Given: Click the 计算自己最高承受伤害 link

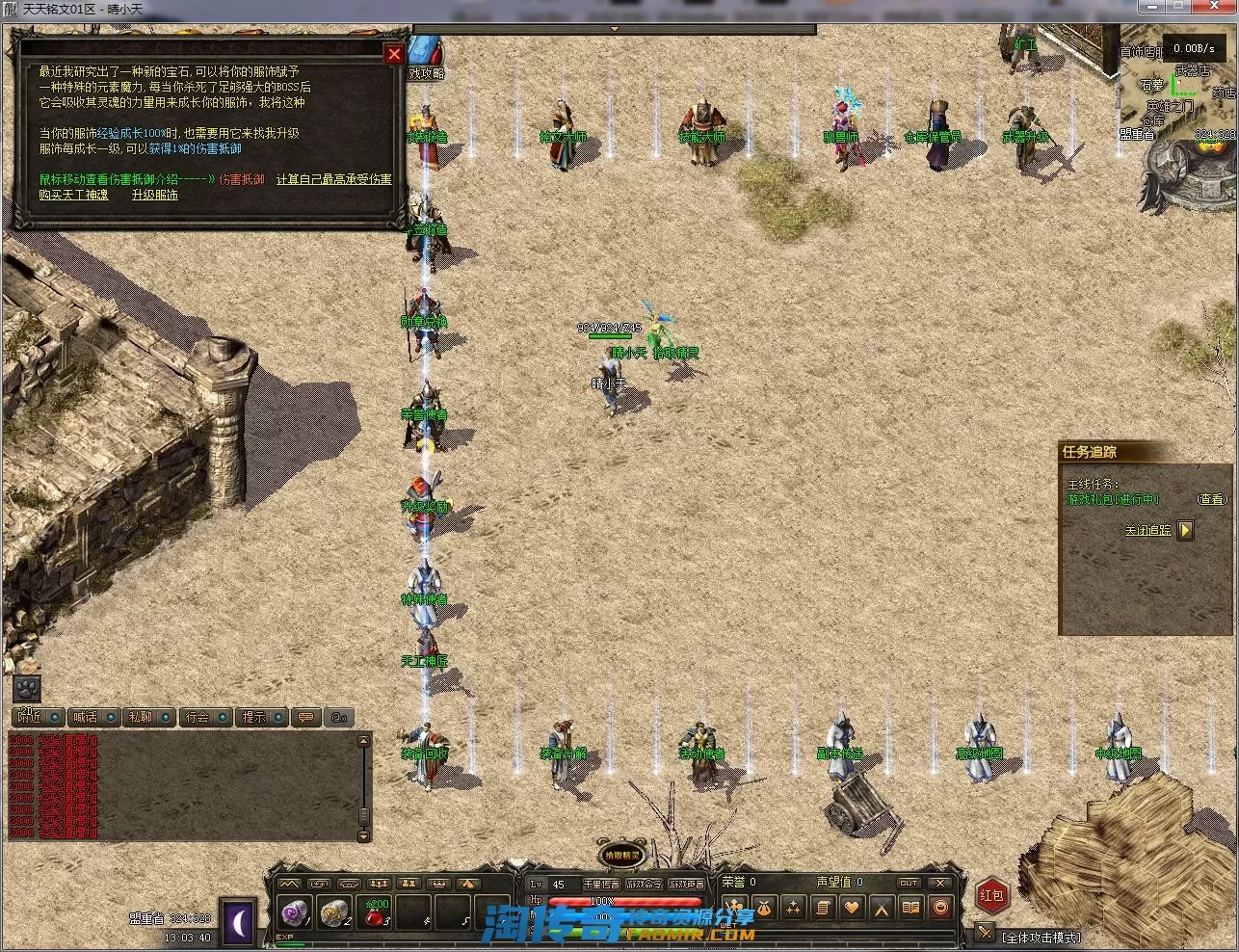Looking at the screenshot, I should (x=333, y=179).
